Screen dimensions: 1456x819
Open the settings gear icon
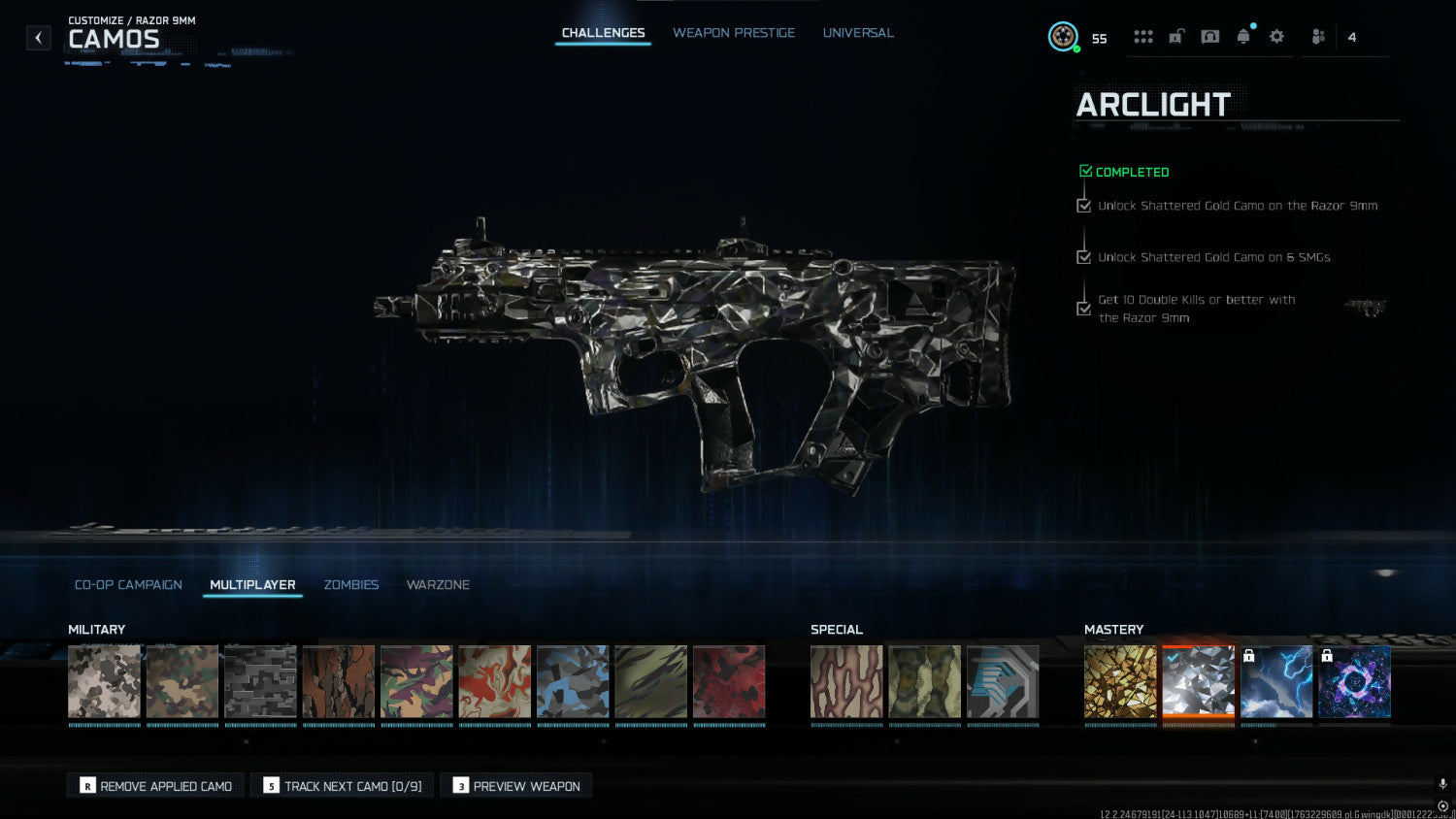(x=1276, y=37)
